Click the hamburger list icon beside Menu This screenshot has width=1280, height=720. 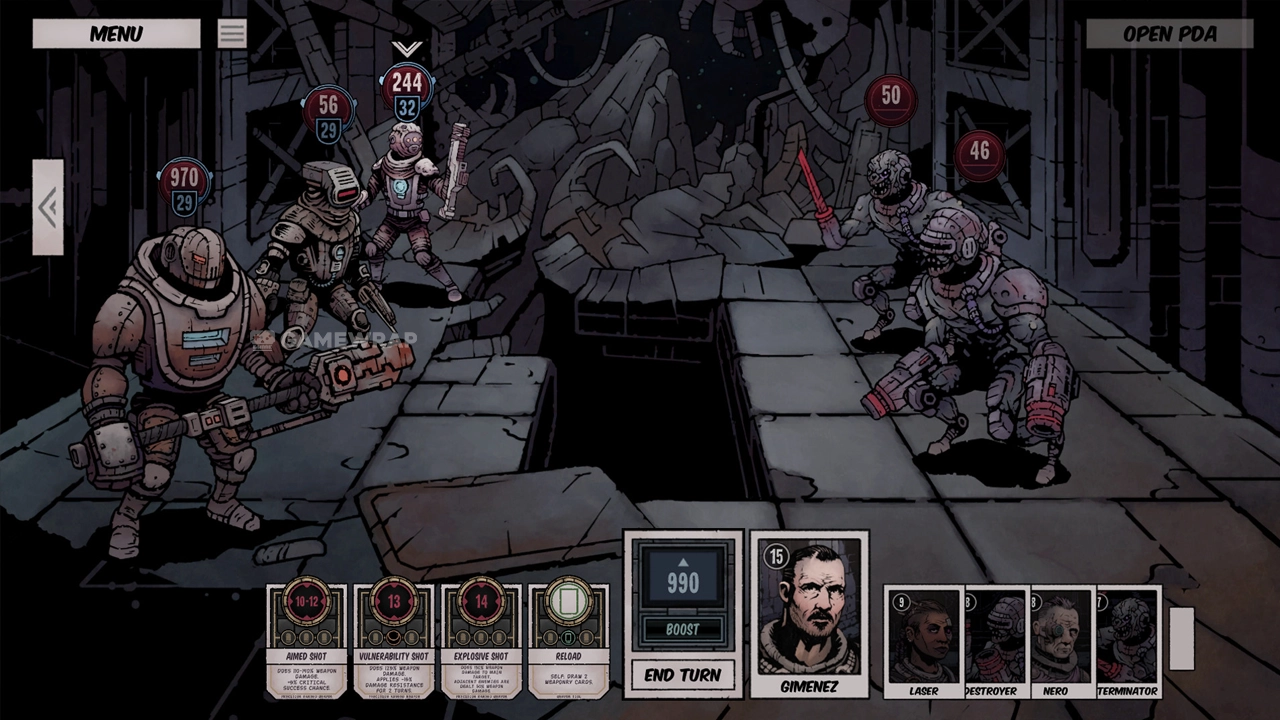coord(232,34)
